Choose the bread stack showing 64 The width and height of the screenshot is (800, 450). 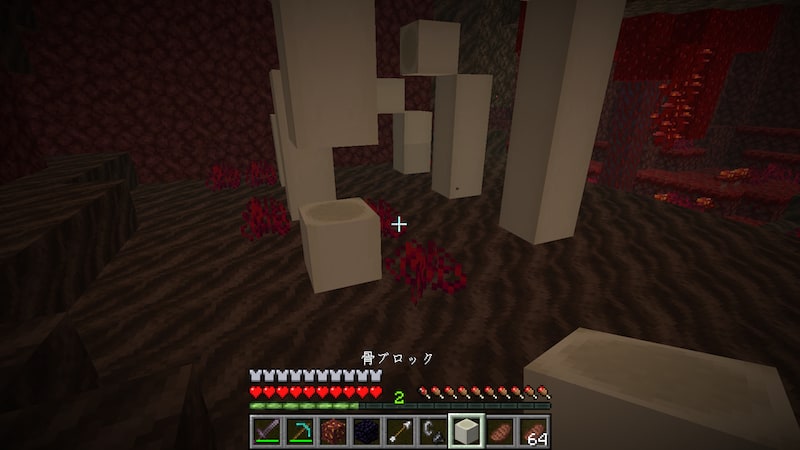pyautogui.click(x=533, y=432)
